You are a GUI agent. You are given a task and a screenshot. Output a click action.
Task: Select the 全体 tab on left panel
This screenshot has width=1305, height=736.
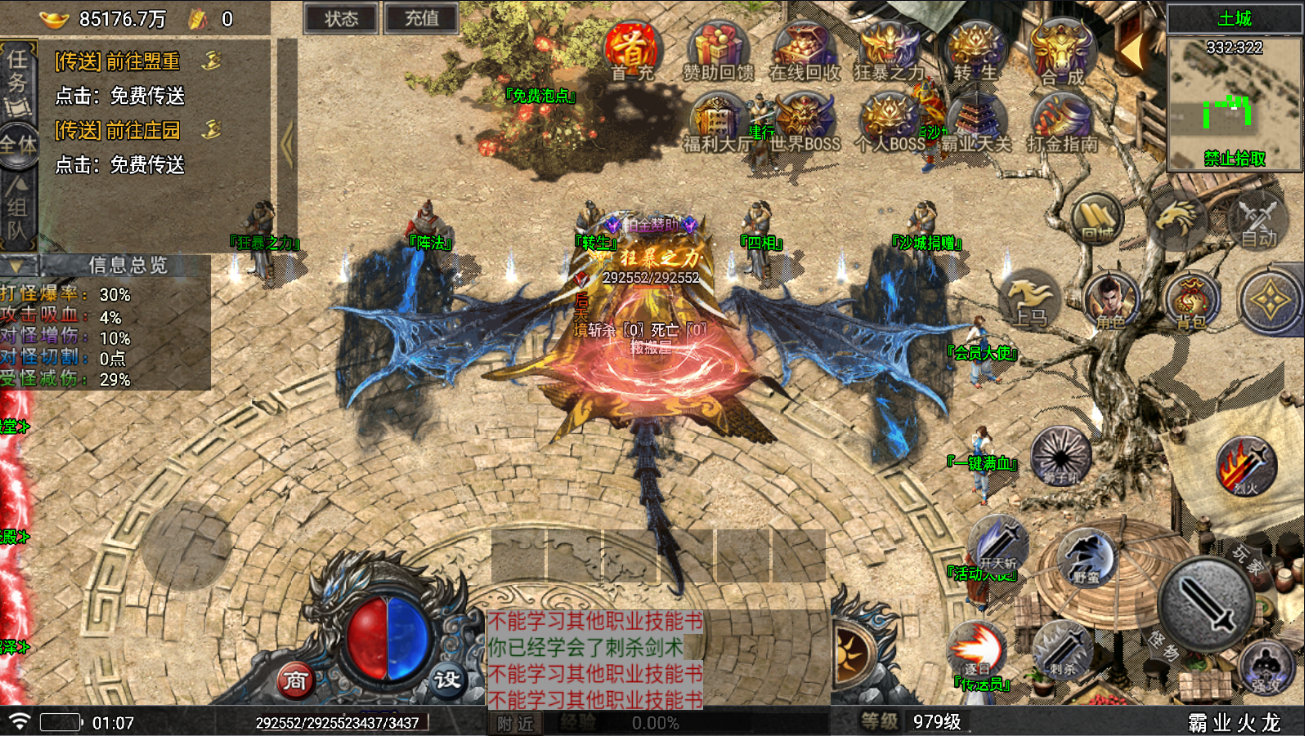tap(18, 143)
